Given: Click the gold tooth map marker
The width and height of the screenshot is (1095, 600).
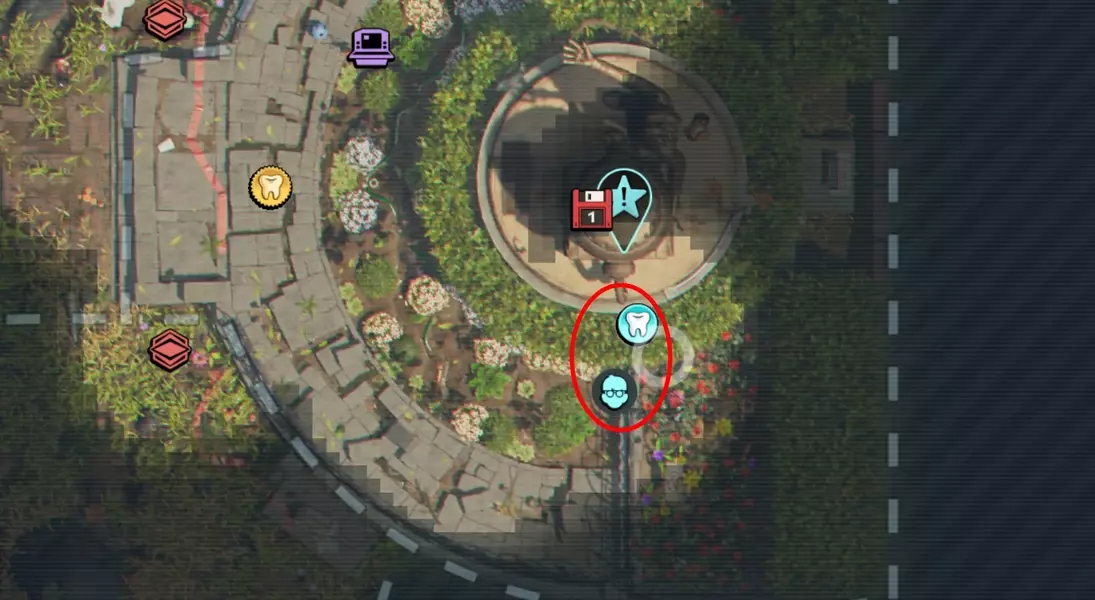Looking at the screenshot, I should [x=270, y=186].
